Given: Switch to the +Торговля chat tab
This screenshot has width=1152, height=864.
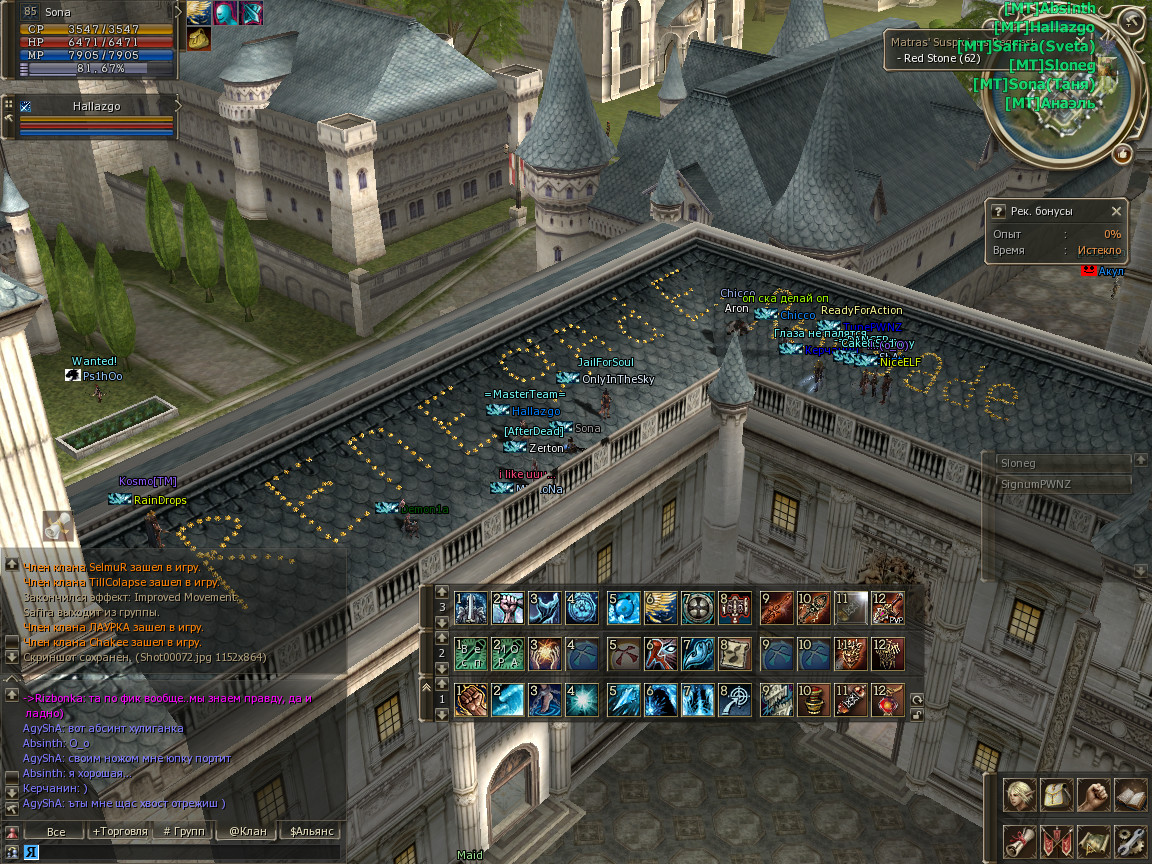Looking at the screenshot, I should 119,831.
